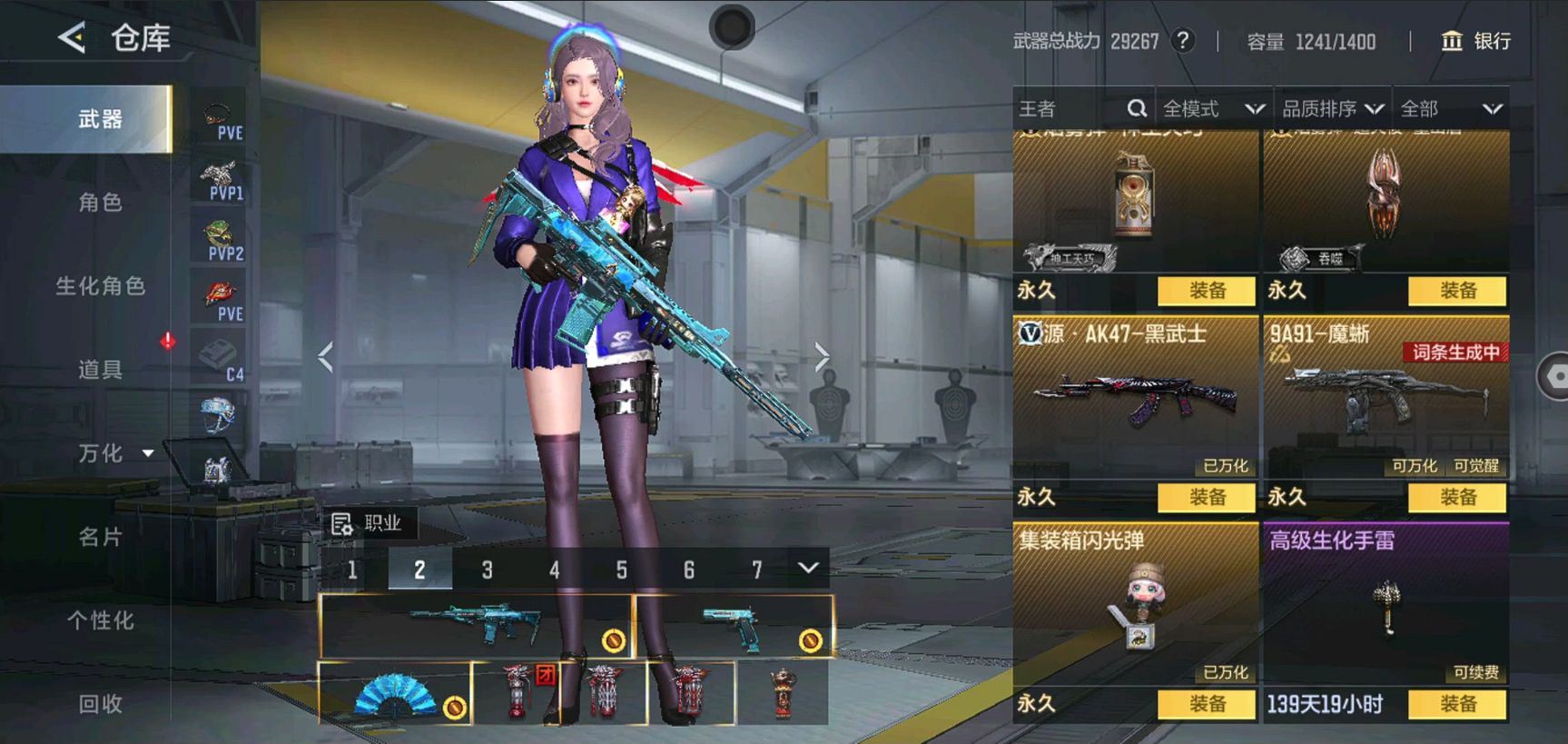1568x744 pixels.
Task: Open the 生化角色 category
Action: [100, 286]
